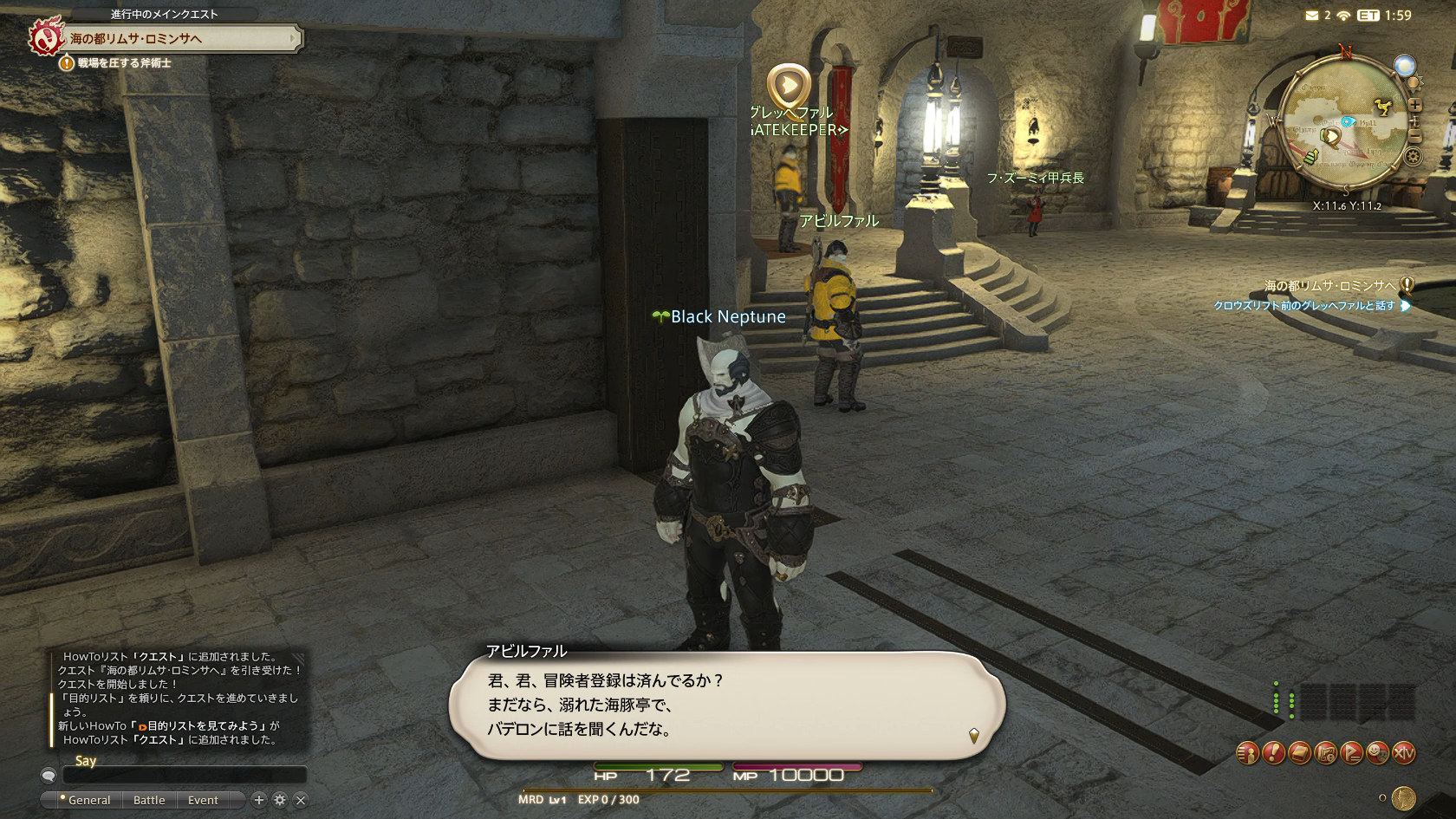Switch to the Battle chat tab
Viewport: 1456px width, 819px height.
pyautogui.click(x=149, y=800)
